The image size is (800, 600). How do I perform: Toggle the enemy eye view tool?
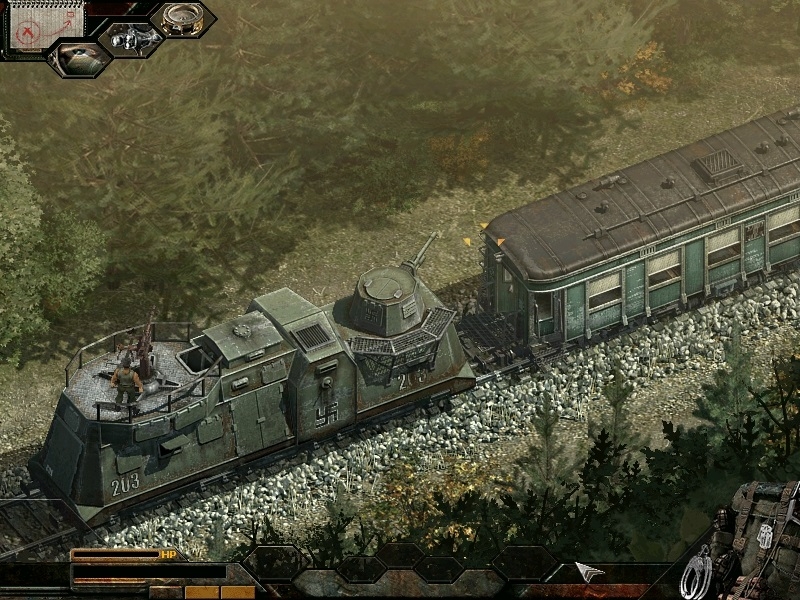point(80,58)
